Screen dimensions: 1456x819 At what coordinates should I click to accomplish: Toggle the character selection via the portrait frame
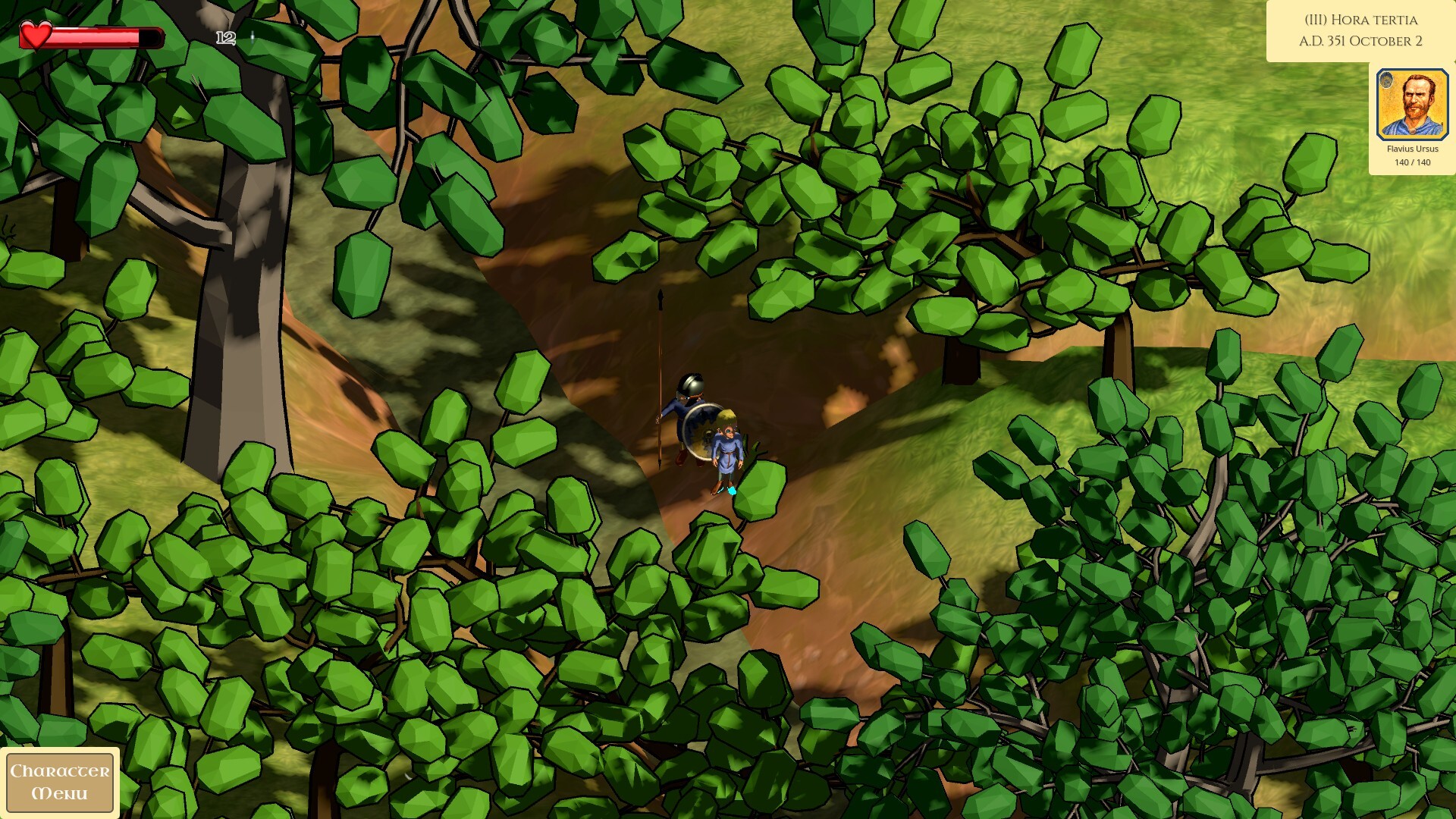click(x=1412, y=104)
